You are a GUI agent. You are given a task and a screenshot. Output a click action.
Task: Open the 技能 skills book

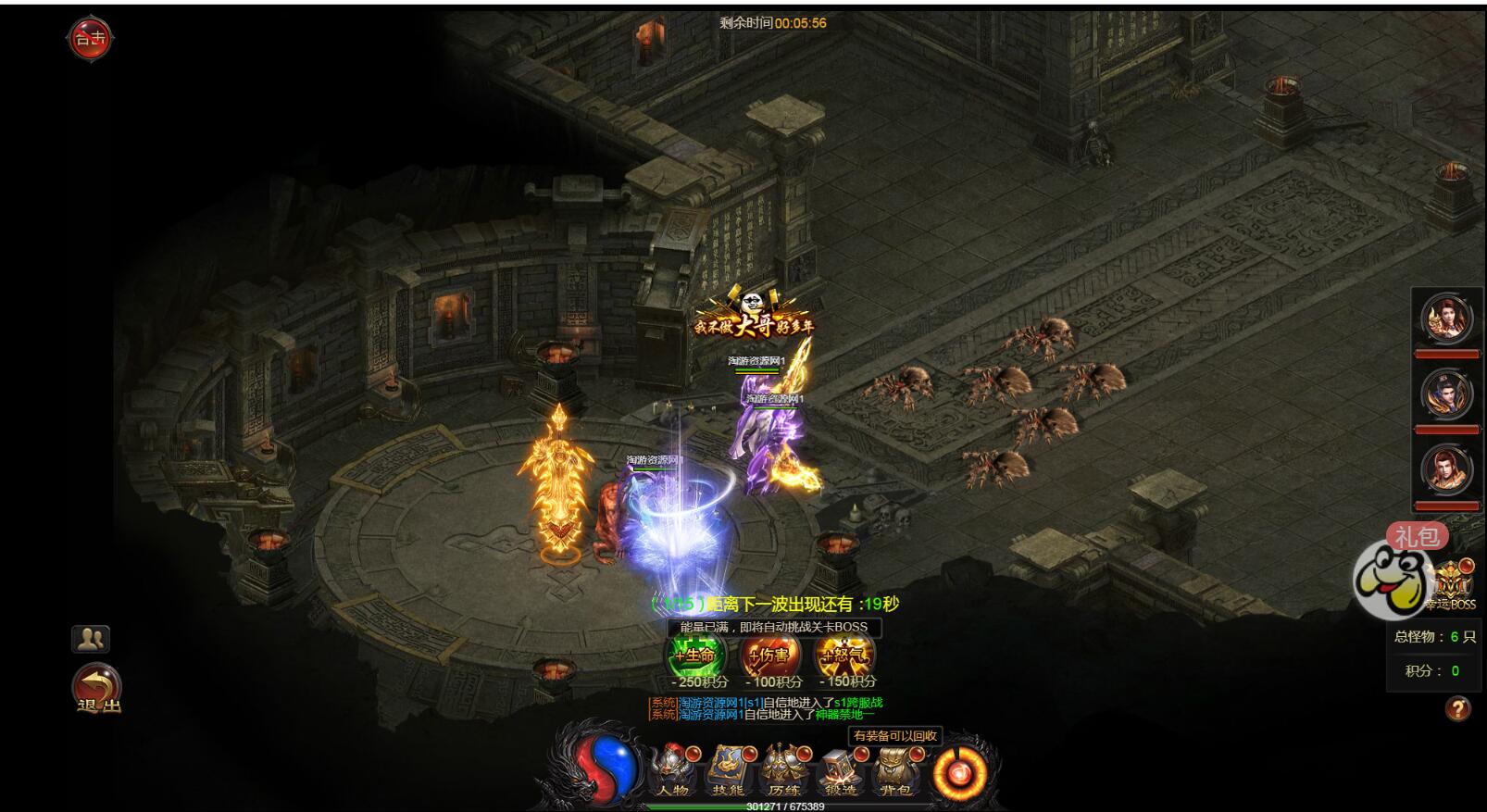pos(729,770)
